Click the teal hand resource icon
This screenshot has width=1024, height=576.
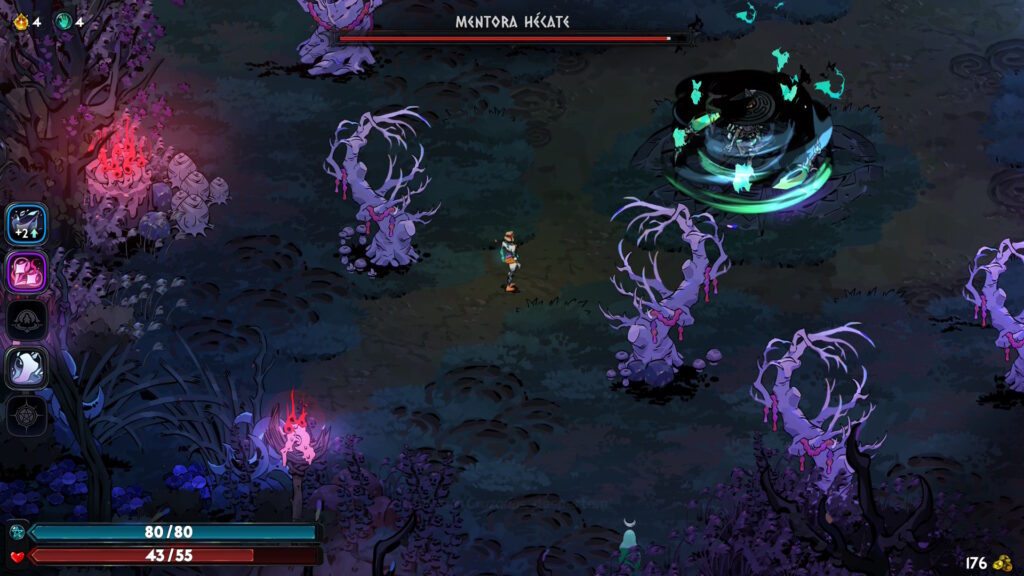pyautogui.click(x=62, y=21)
